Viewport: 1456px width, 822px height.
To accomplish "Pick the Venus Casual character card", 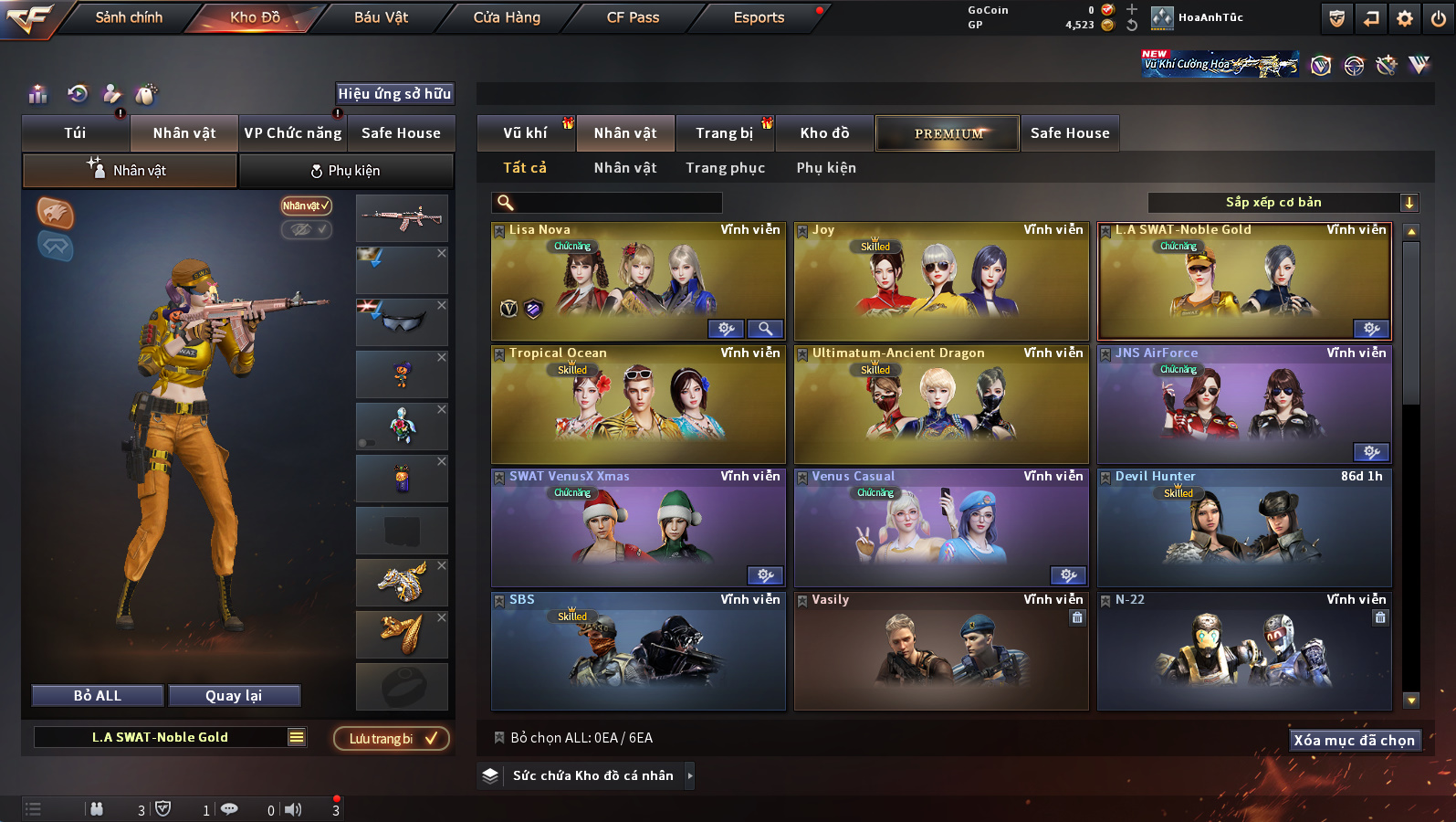I will click(940, 528).
